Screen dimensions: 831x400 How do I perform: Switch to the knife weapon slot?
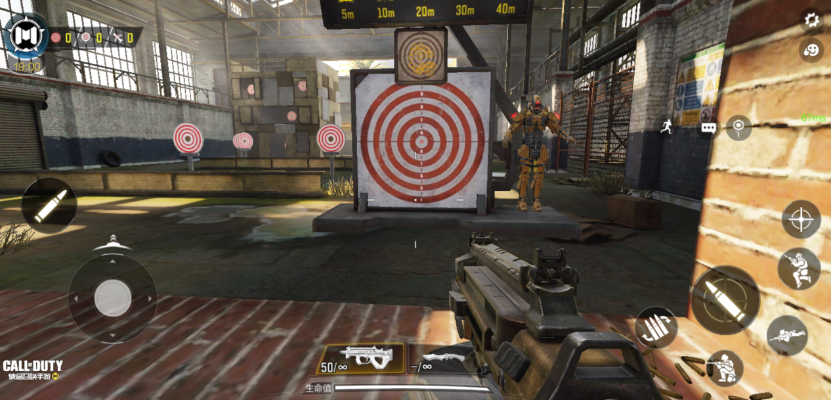438,358
